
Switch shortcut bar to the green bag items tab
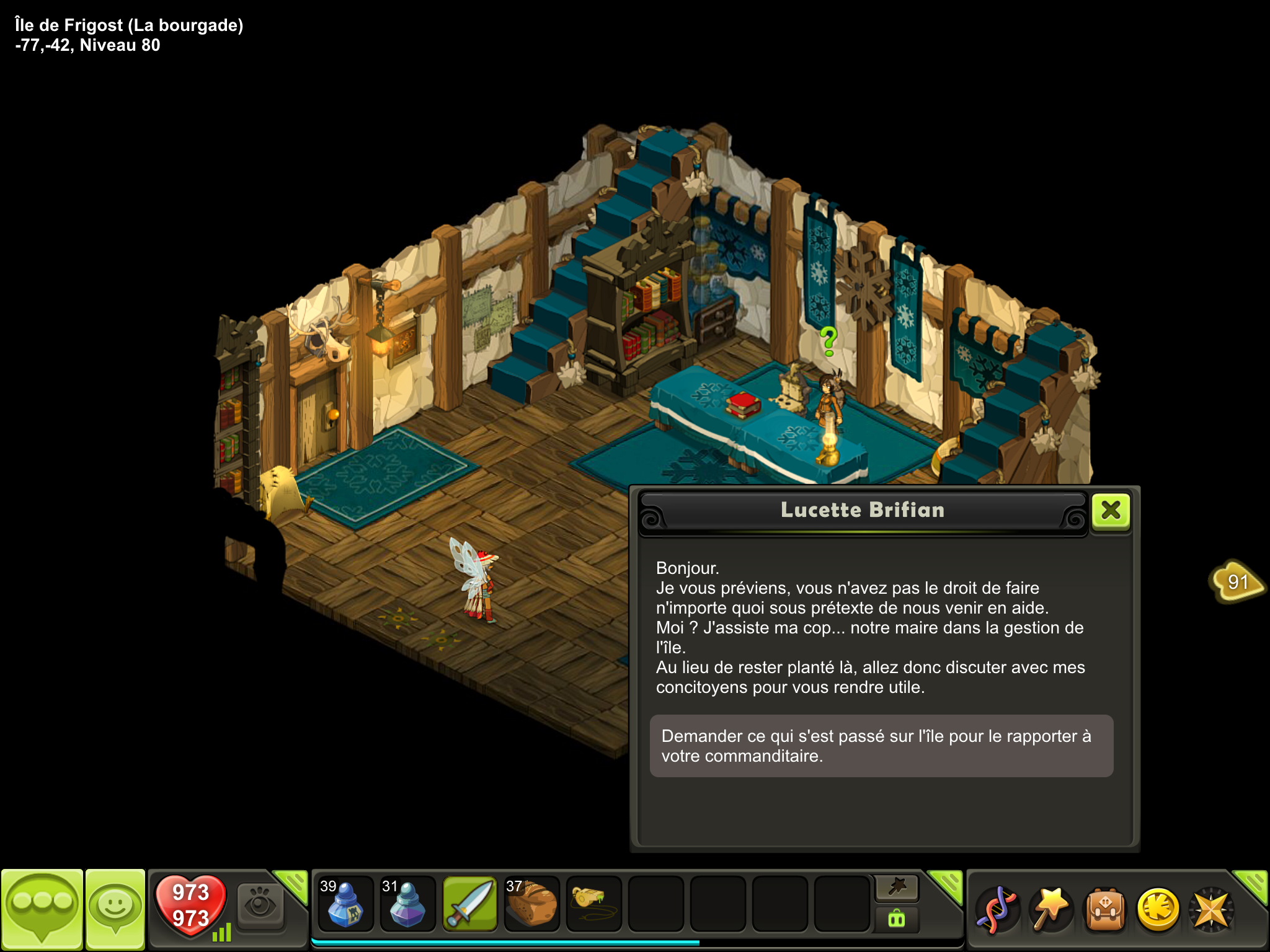897,919
